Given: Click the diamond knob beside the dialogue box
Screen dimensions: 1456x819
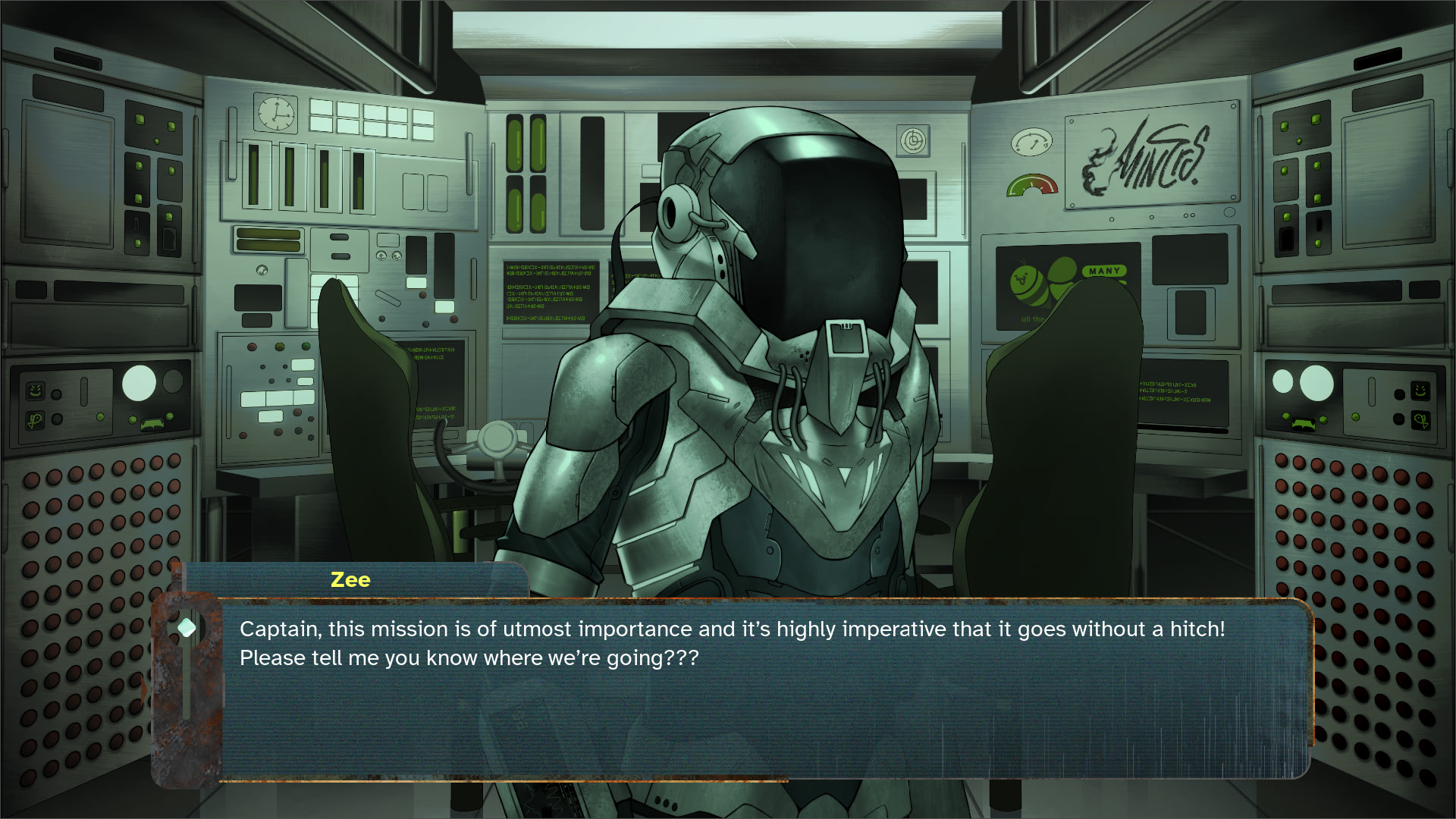Looking at the screenshot, I should click(x=187, y=628).
